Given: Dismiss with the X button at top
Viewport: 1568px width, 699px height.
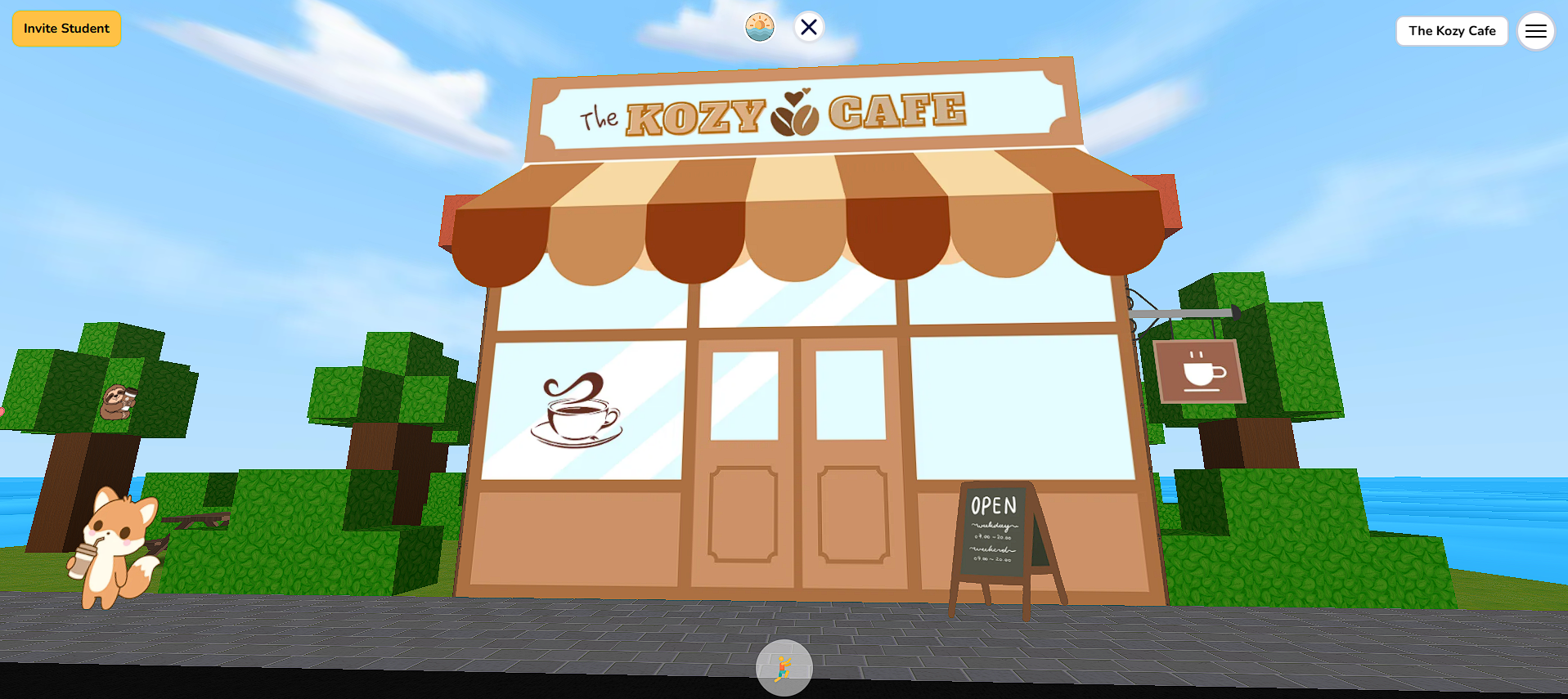Looking at the screenshot, I should click(808, 26).
